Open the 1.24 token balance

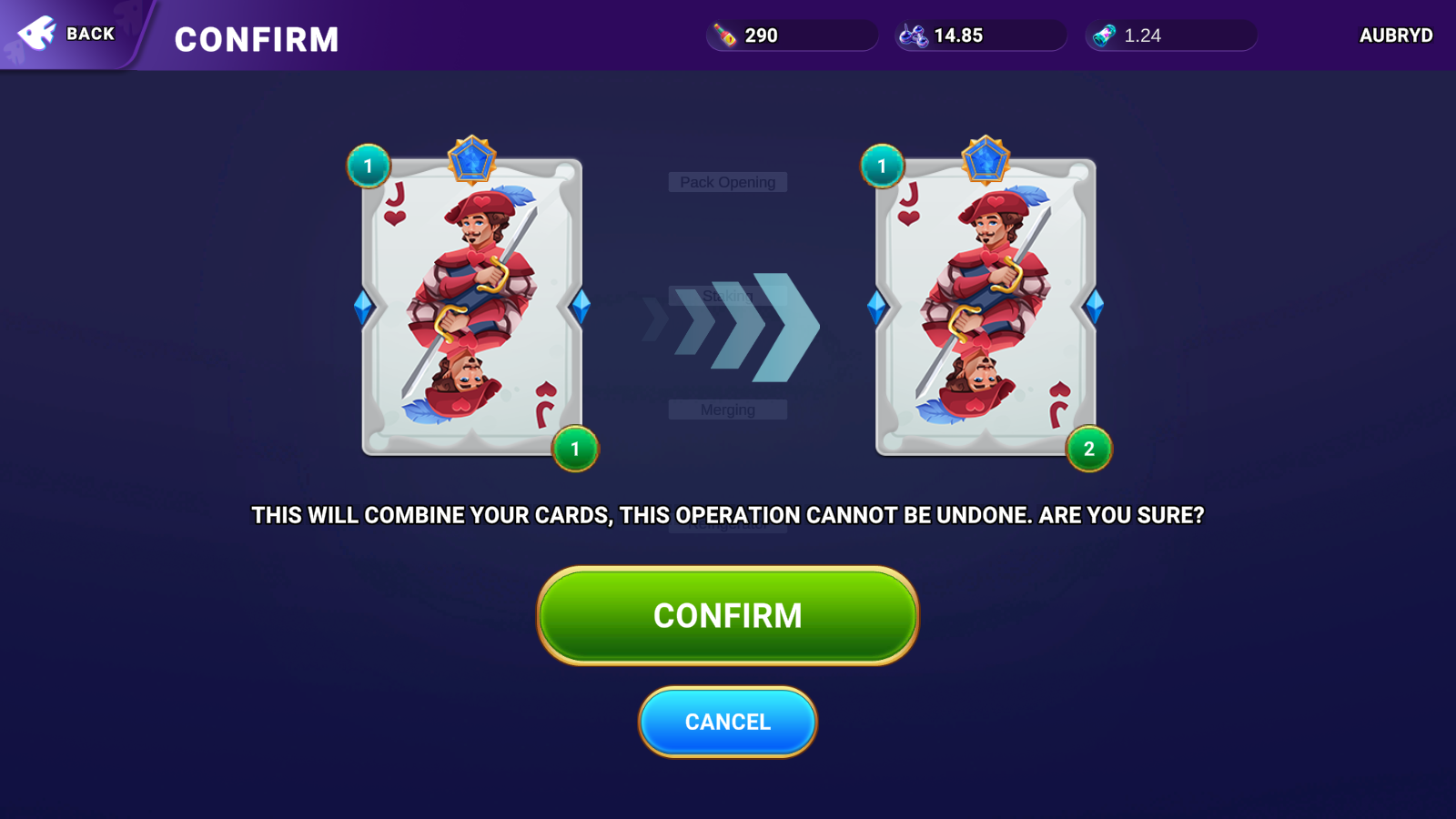[x=1170, y=35]
